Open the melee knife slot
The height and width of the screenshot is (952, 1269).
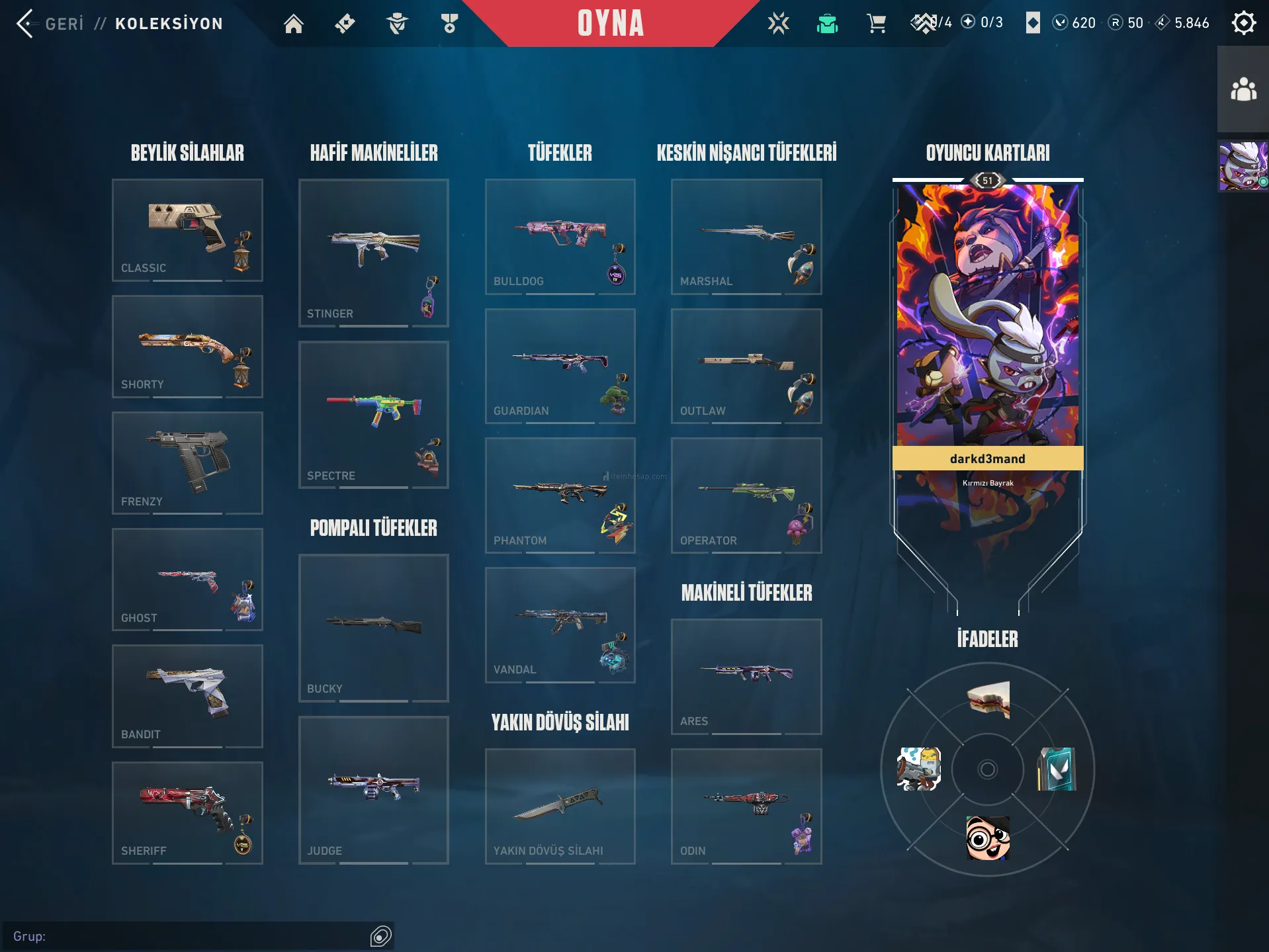pyautogui.click(x=560, y=806)
